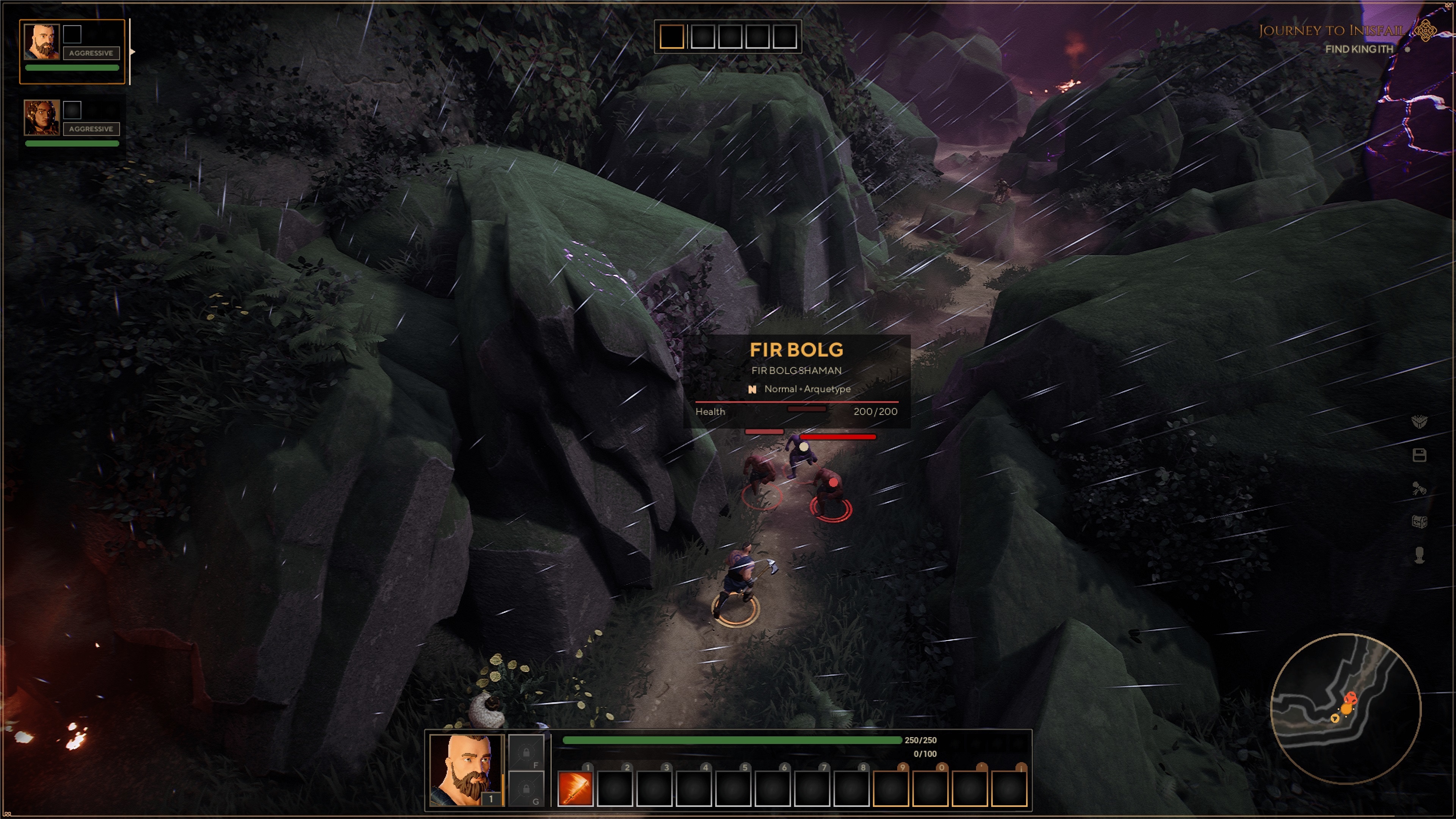Click the party panel collapse arrow
The image size is (1456, 819).
[132, 52]
